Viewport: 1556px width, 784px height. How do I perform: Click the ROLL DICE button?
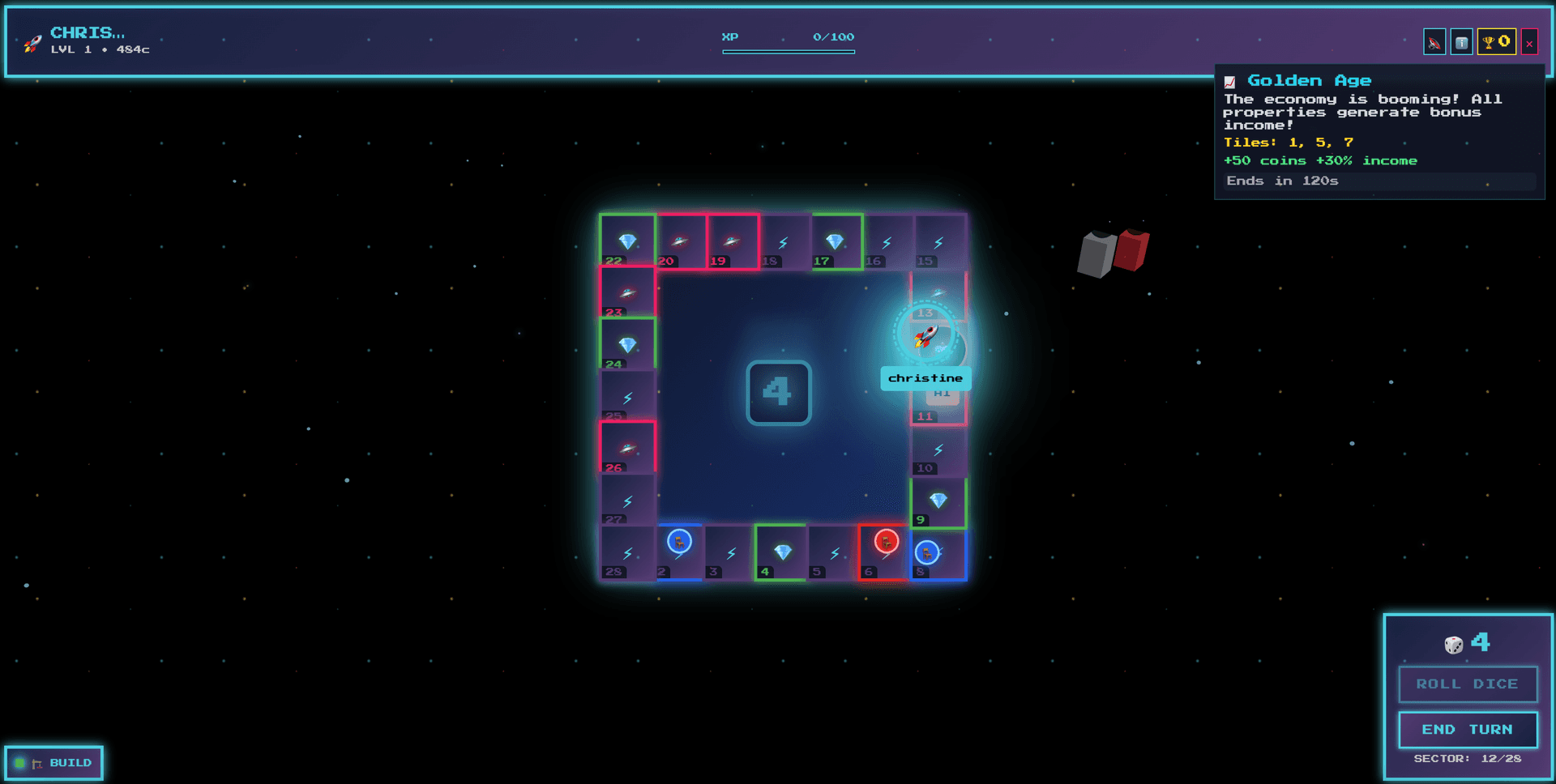pyautogui.click(x=1467, y=684)
